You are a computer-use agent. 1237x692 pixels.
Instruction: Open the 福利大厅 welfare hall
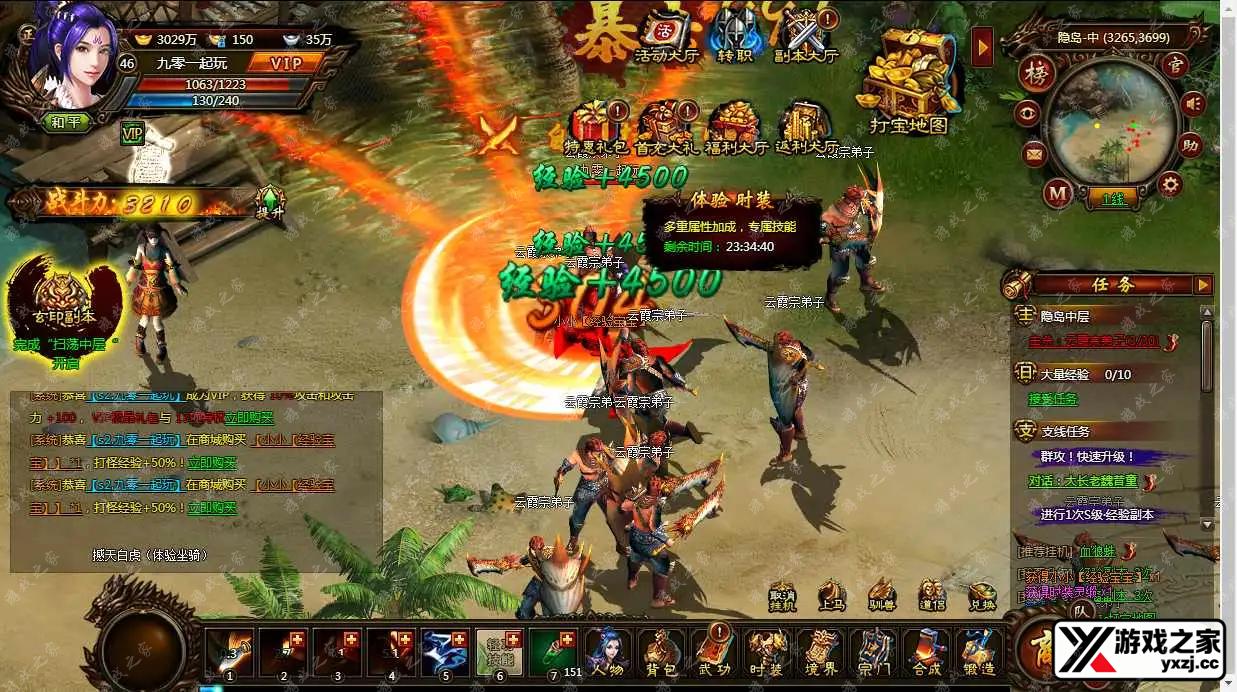point(737,125)
